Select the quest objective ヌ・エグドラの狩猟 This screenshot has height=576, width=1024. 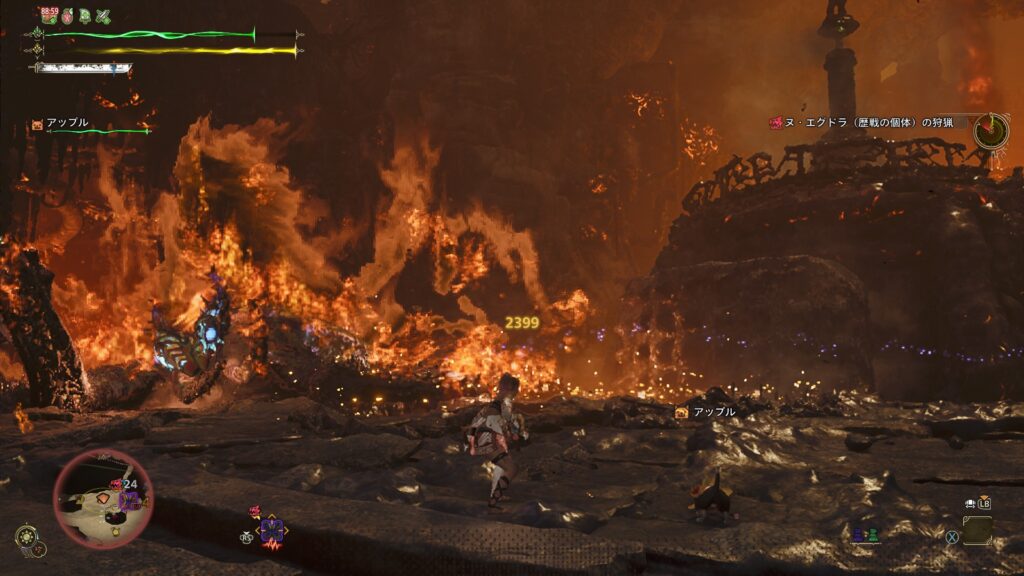click(860, 122)
